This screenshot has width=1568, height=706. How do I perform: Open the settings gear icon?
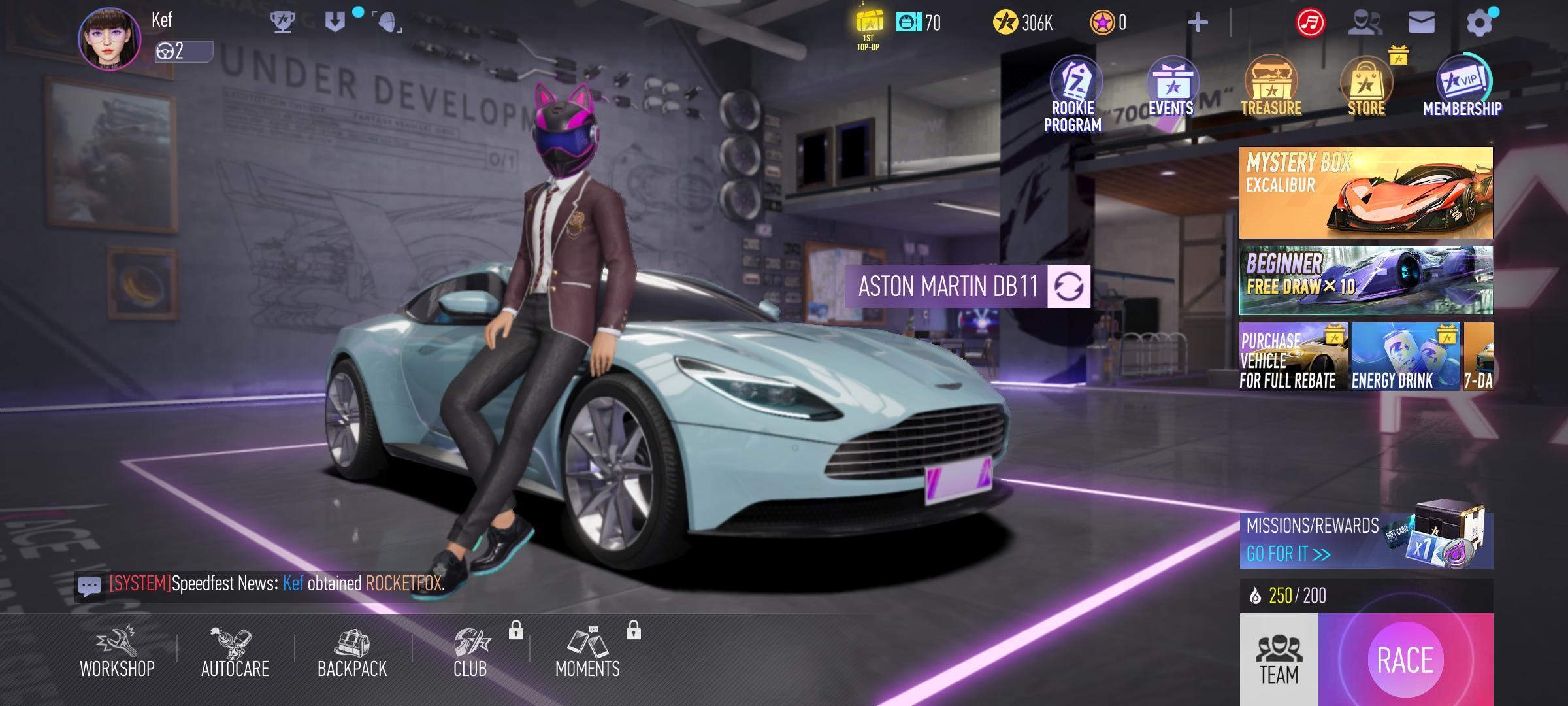pos(1480,24)
